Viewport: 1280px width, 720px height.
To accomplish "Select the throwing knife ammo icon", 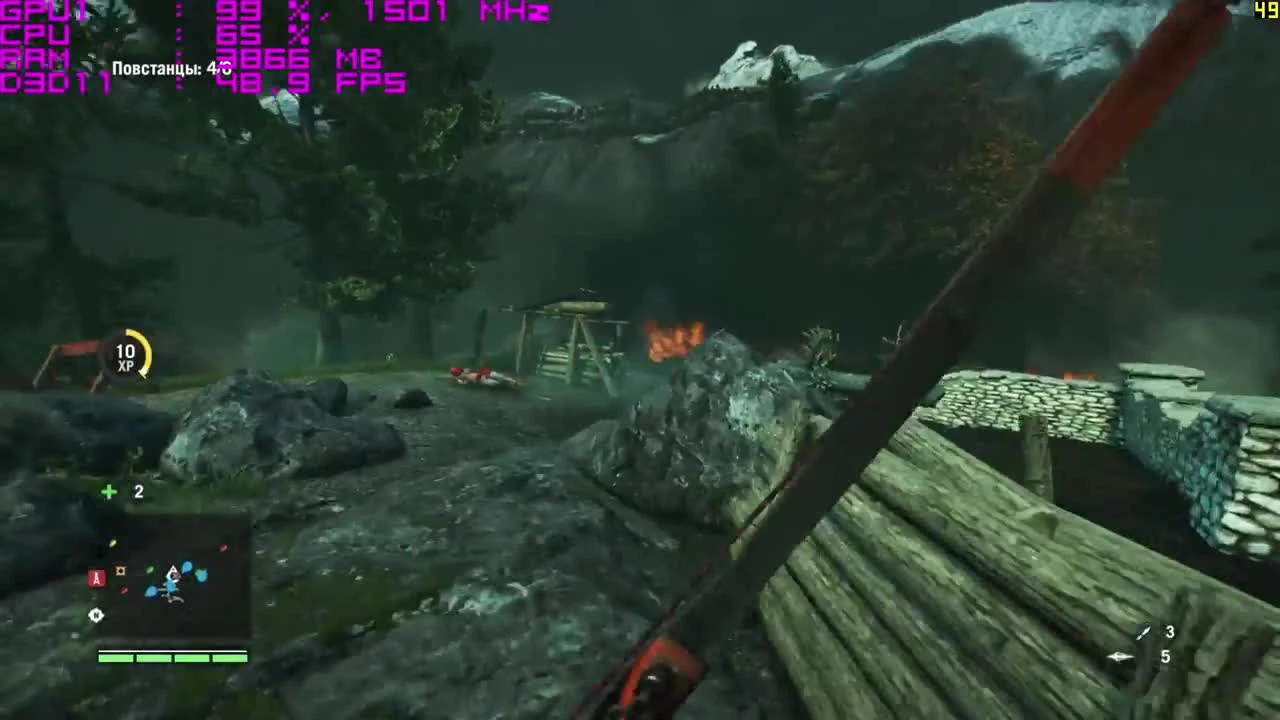I will (x=1142, y=632).
